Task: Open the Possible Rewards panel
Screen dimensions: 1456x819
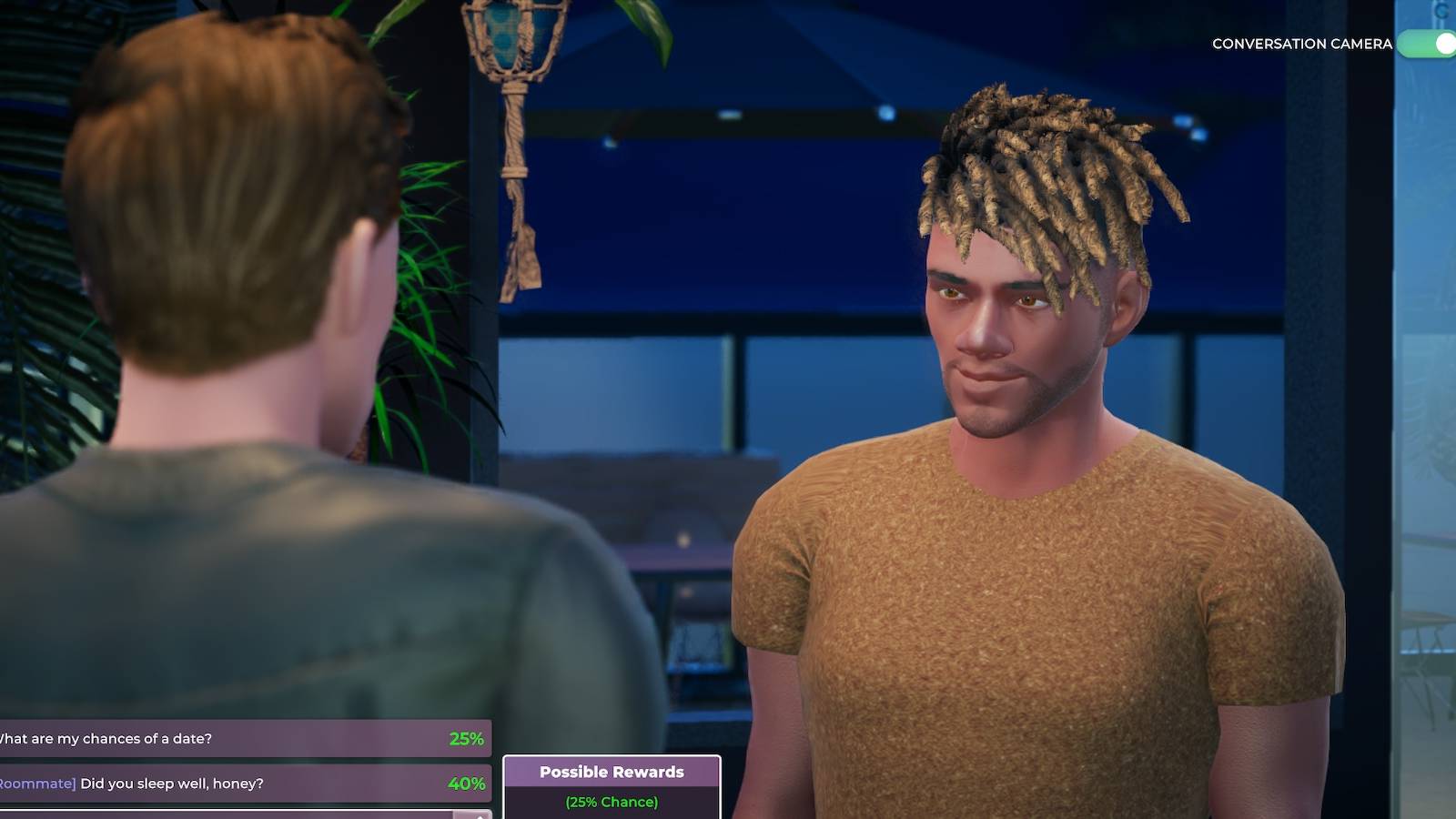Action: 612,787
